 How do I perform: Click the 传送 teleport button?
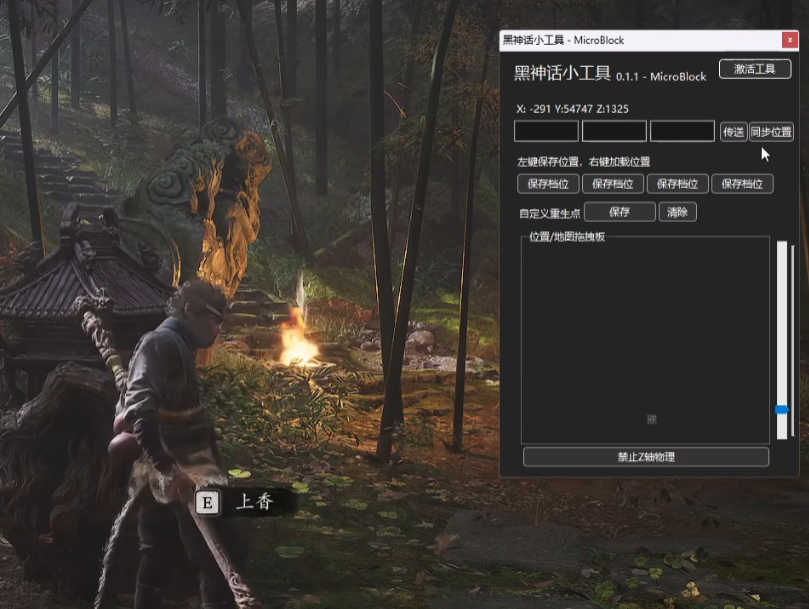(733, 132)
